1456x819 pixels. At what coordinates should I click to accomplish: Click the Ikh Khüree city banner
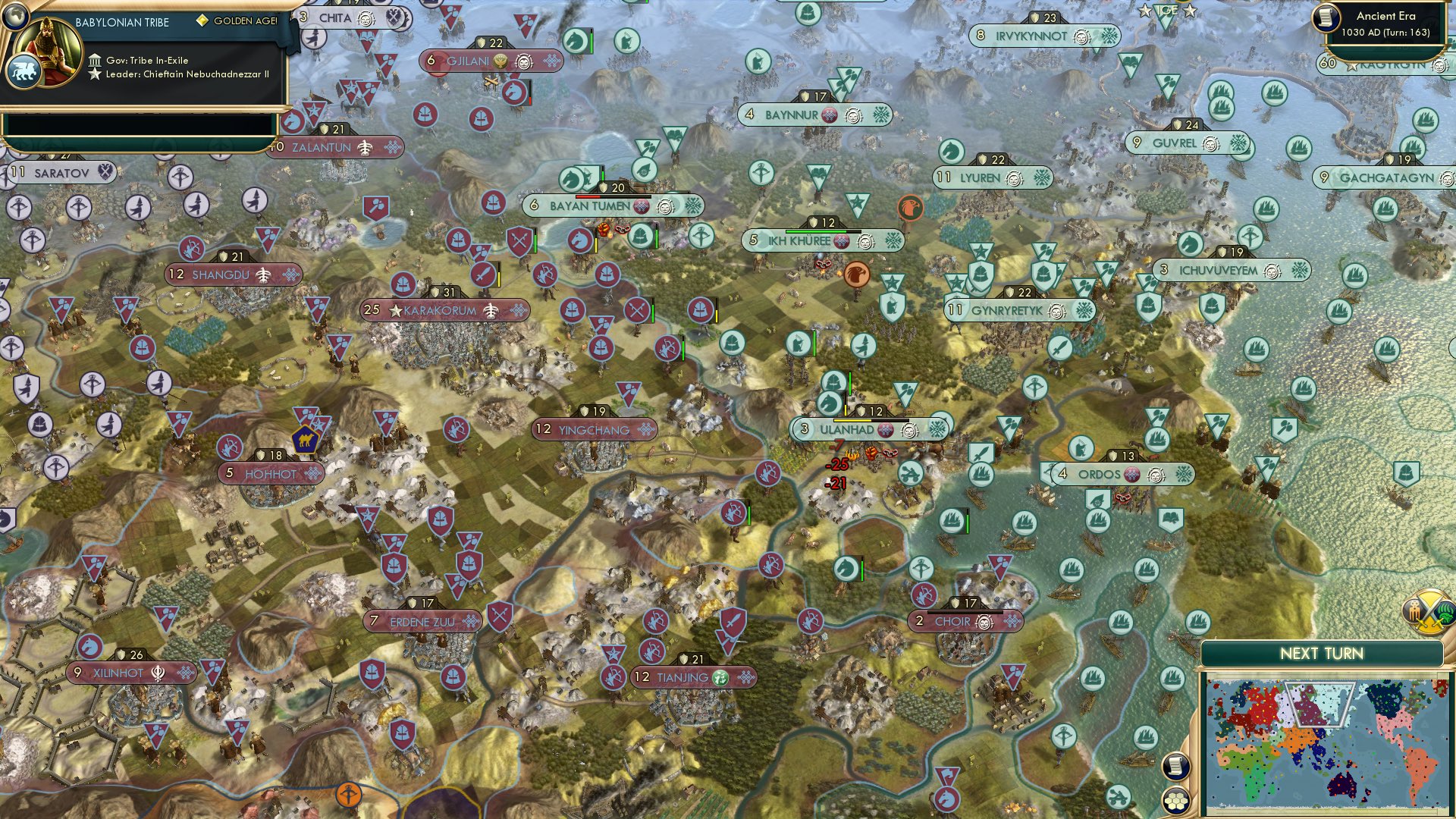point(823,240)
